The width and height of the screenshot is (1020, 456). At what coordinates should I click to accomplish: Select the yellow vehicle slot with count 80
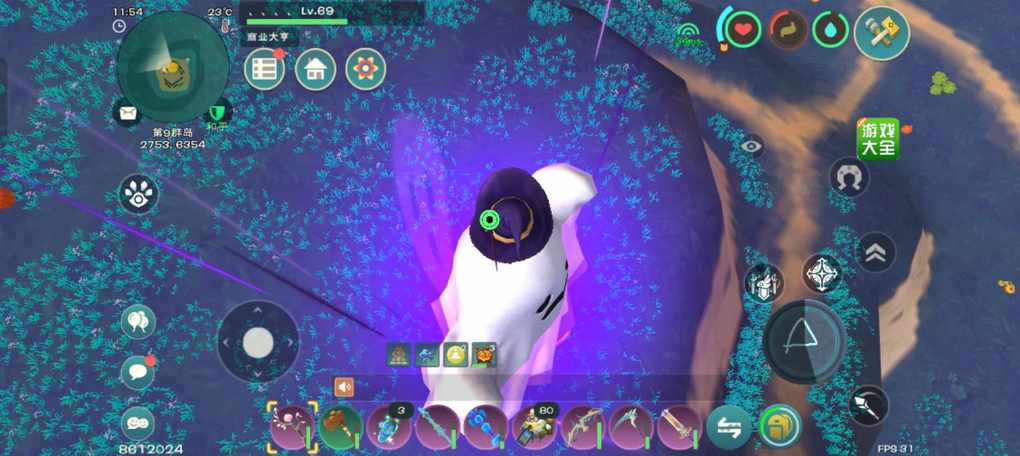535,427
